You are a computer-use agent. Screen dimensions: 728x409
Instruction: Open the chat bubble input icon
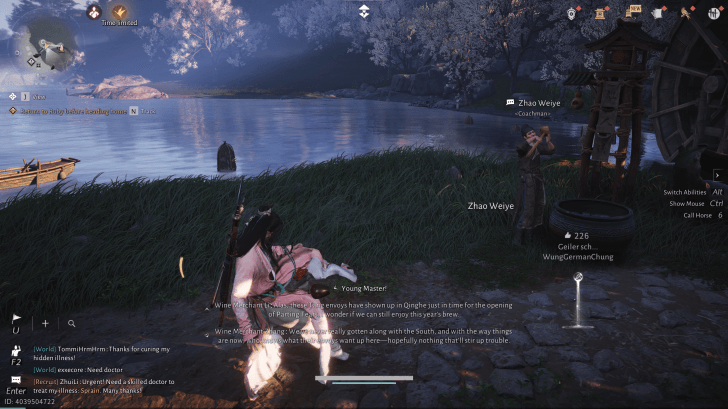tap(15, 380)
